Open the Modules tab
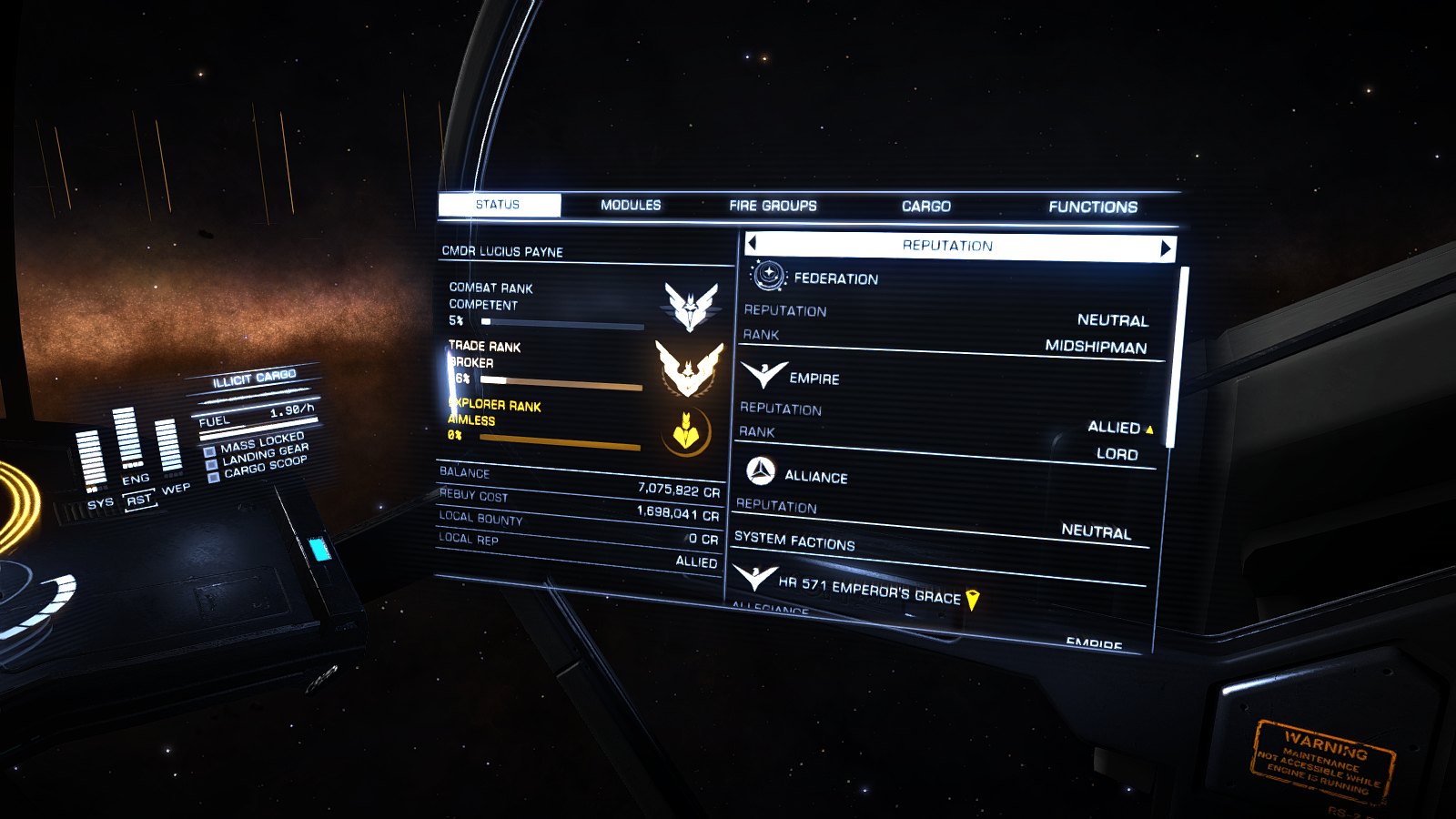 pos(631,206)
